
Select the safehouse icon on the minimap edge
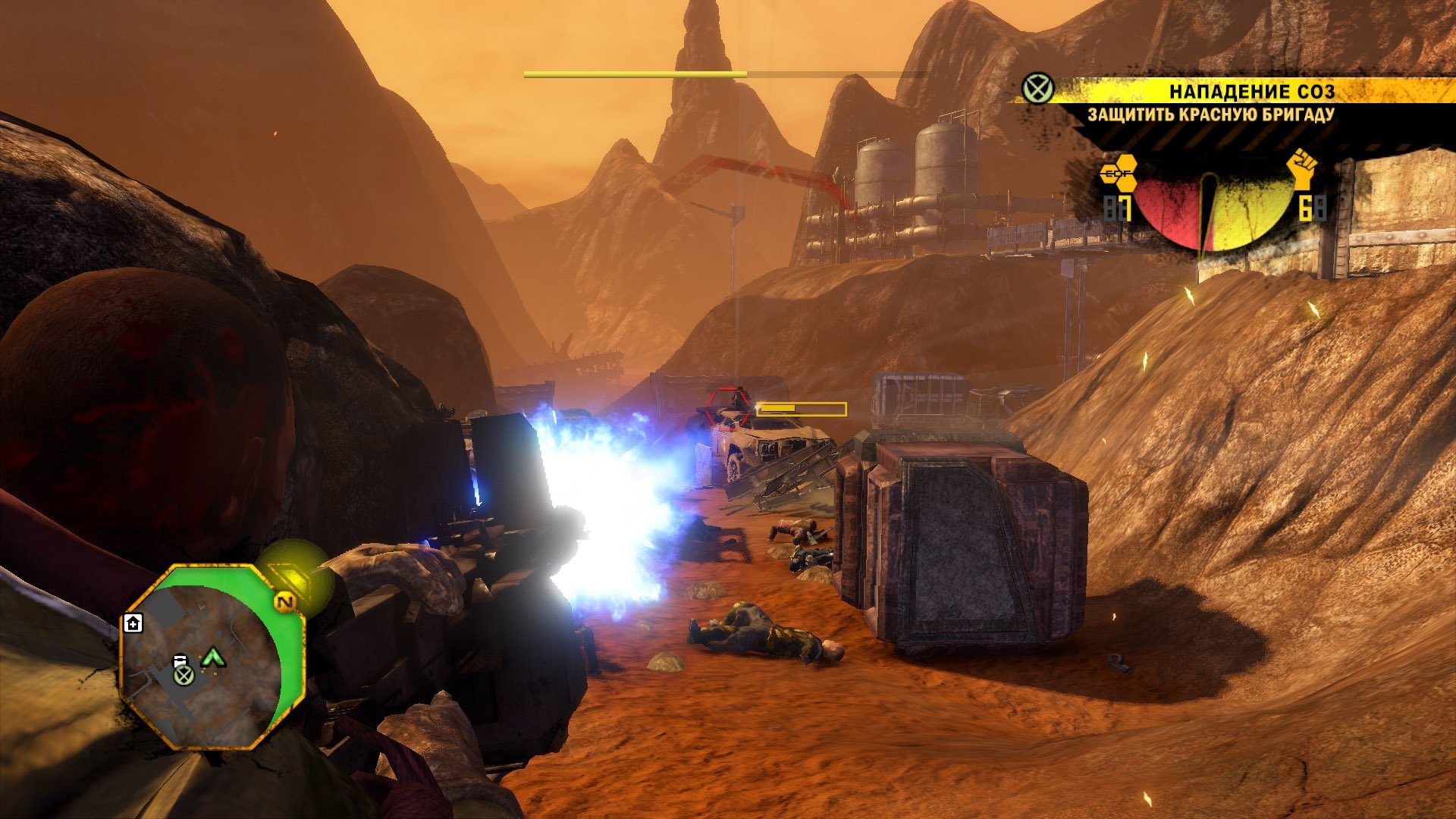click(x=133, y=623)
